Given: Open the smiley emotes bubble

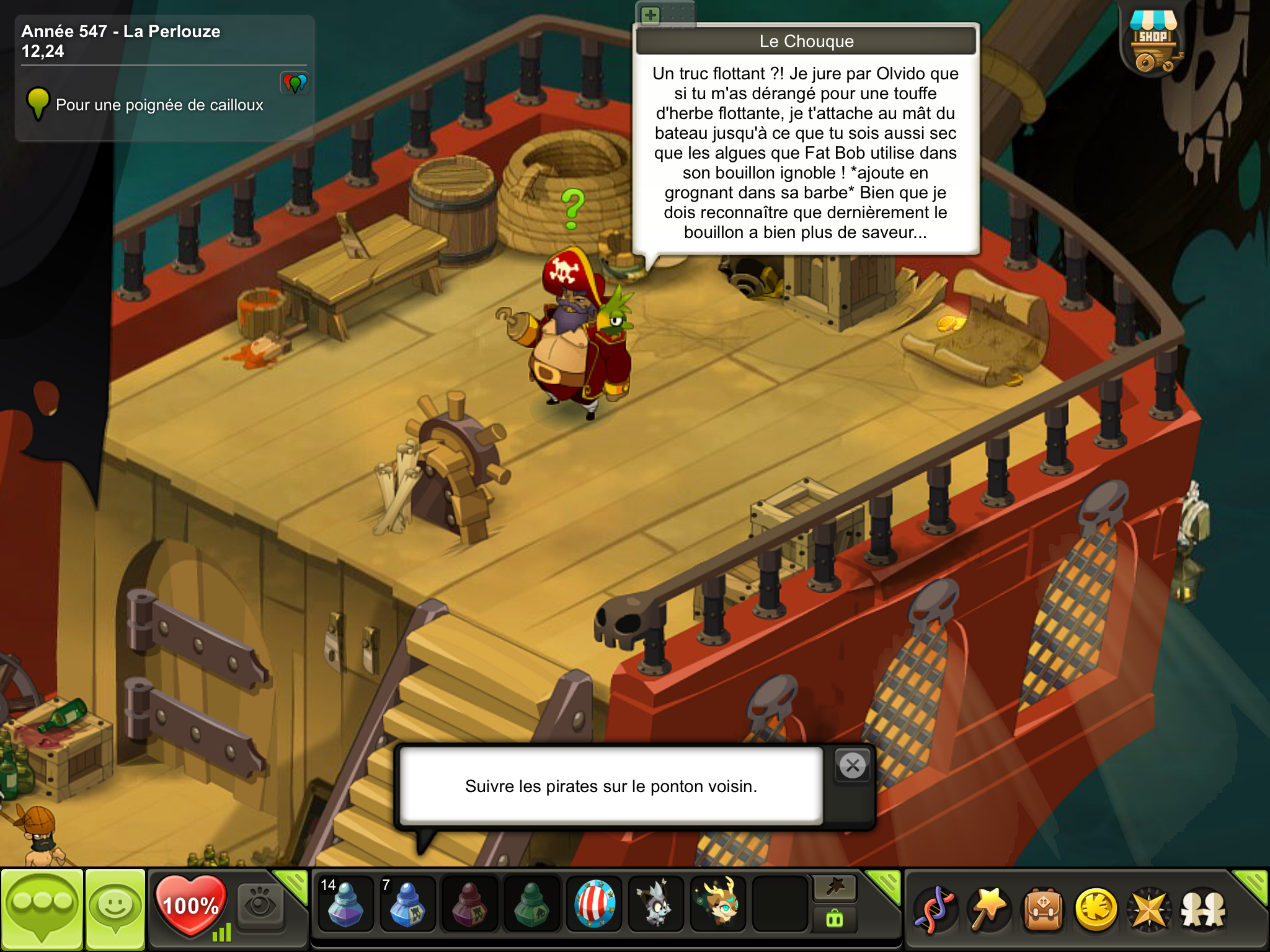Looking at the screenshot, I should tap(115, 907).
